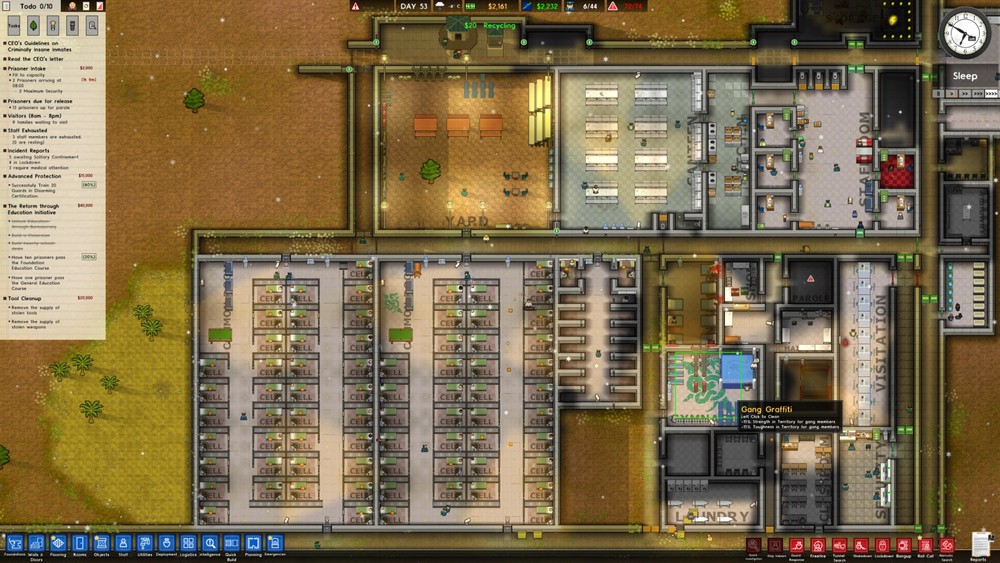Open the Intelligence view
The image size is (1000, 563).
(210, 542)
